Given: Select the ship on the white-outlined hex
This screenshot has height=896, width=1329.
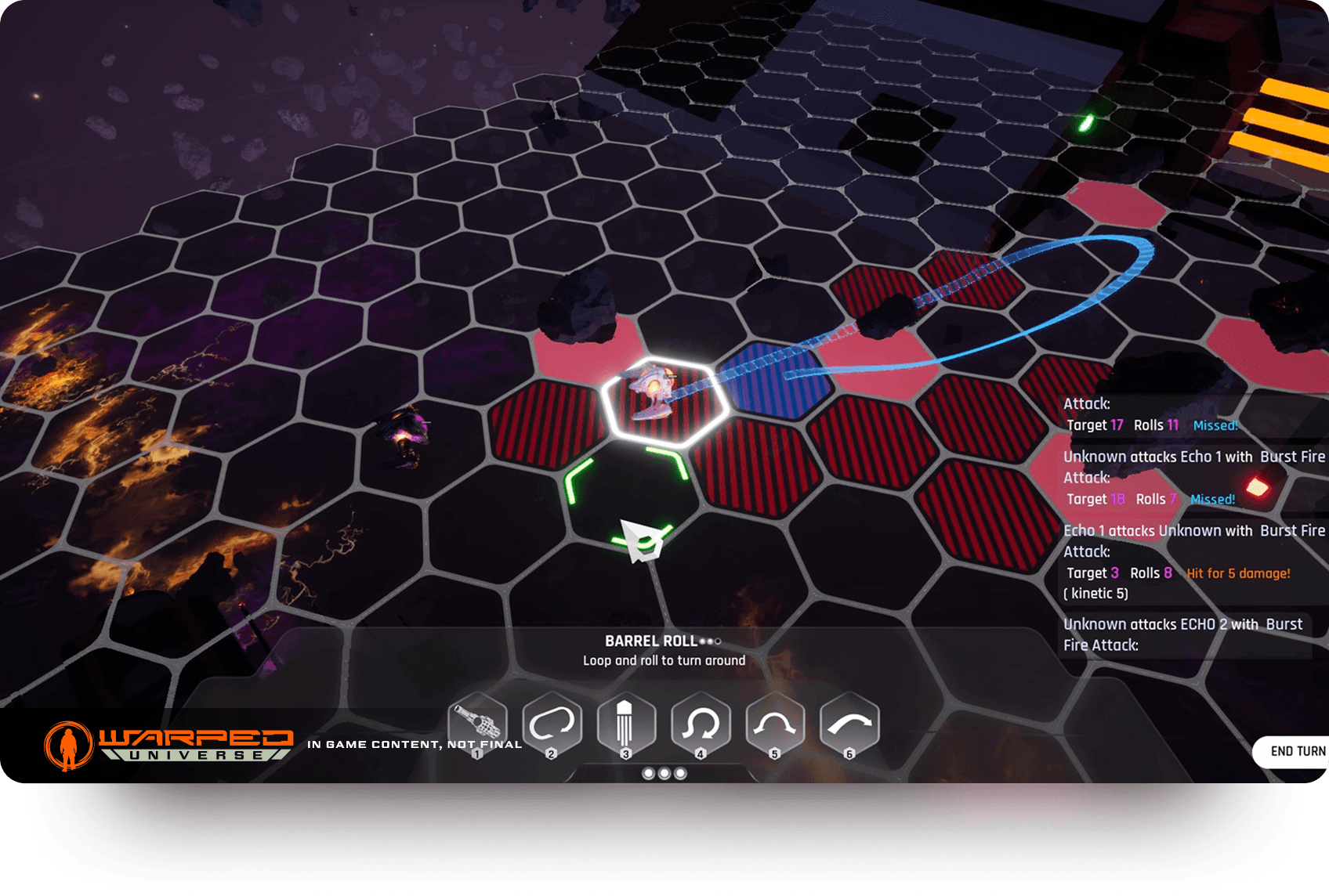Looking at the screenshot, I should click(x=657, y=393).
